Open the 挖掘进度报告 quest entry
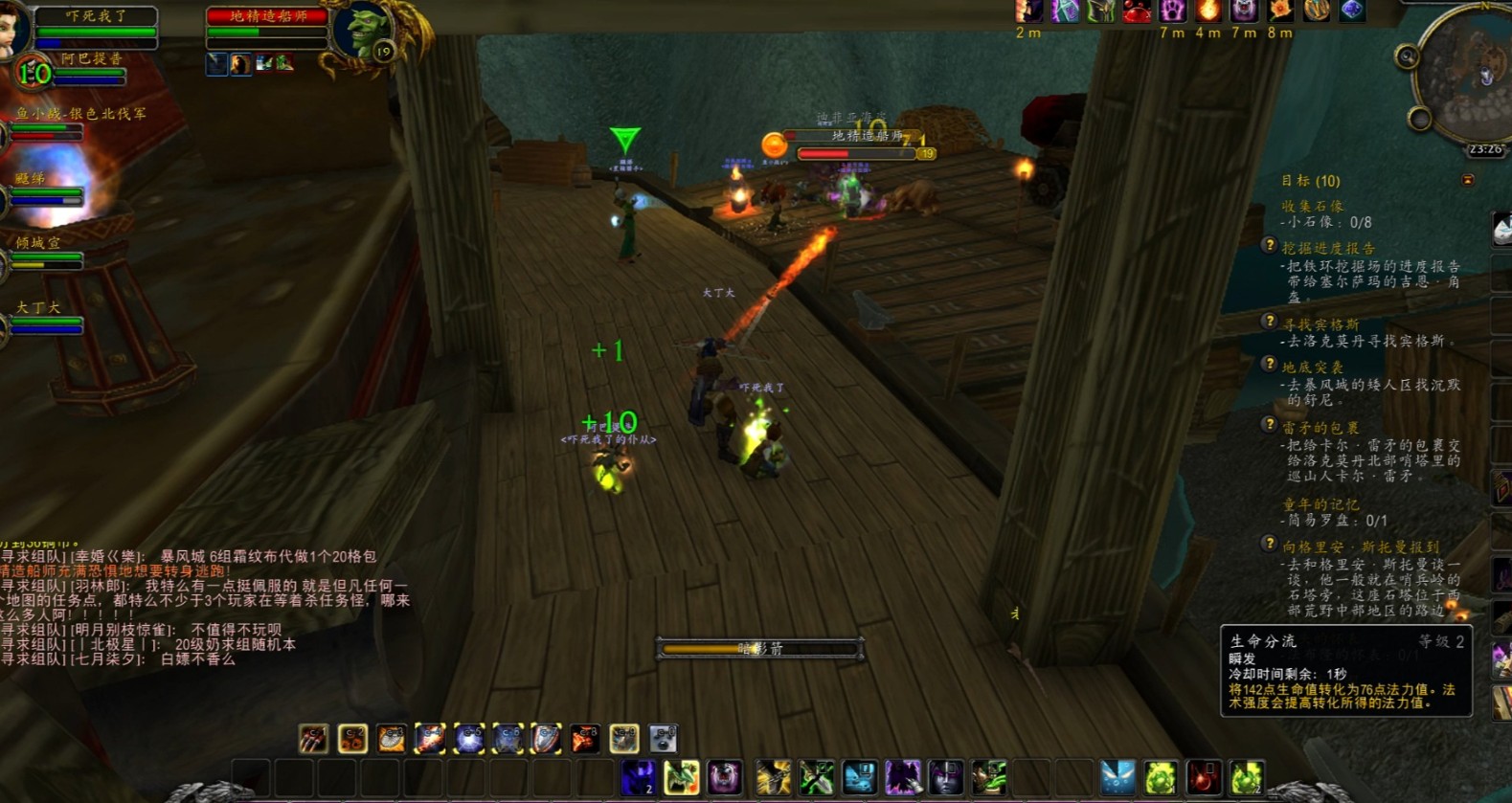The width and height of the screenshot is (1512, 803). [x=1327, y=248]
